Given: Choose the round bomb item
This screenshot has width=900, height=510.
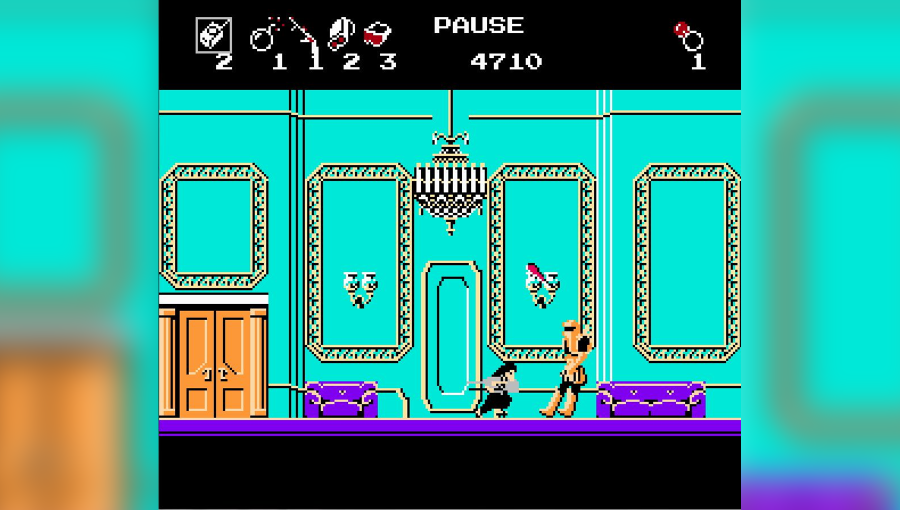Looking at the screenshot, I should tap(264, 36).
